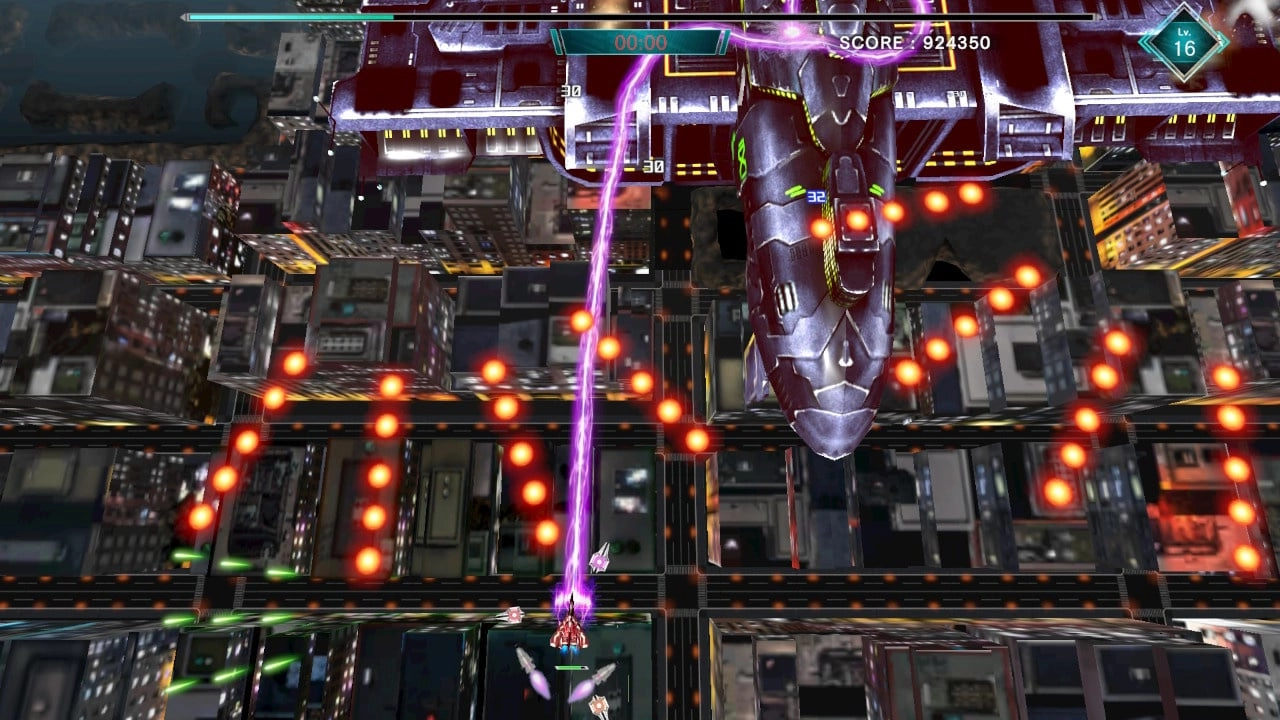This screenshot has width=1280, height=720.
Task: Click the arrow cap on the power bar's left end
Action: pyautogui.click(x=183, y=17)
